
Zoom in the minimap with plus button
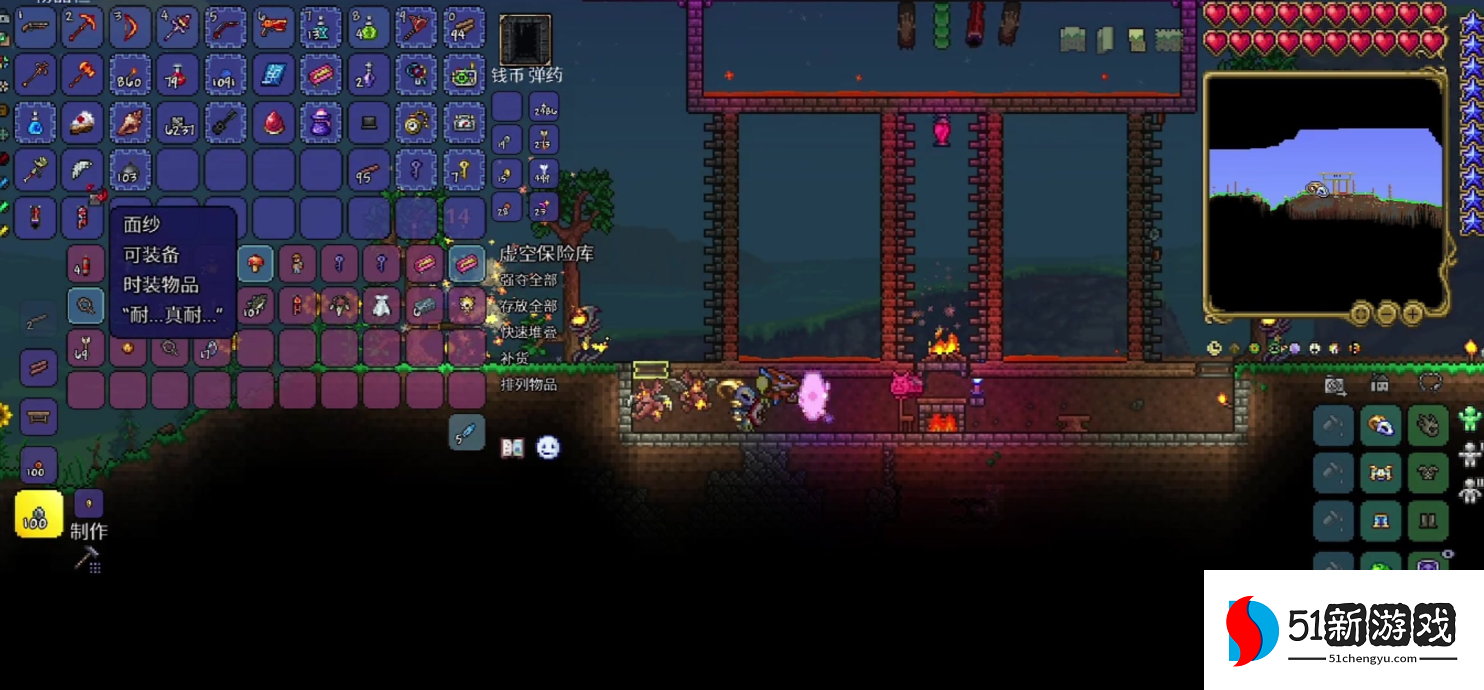pos(1412,314)
